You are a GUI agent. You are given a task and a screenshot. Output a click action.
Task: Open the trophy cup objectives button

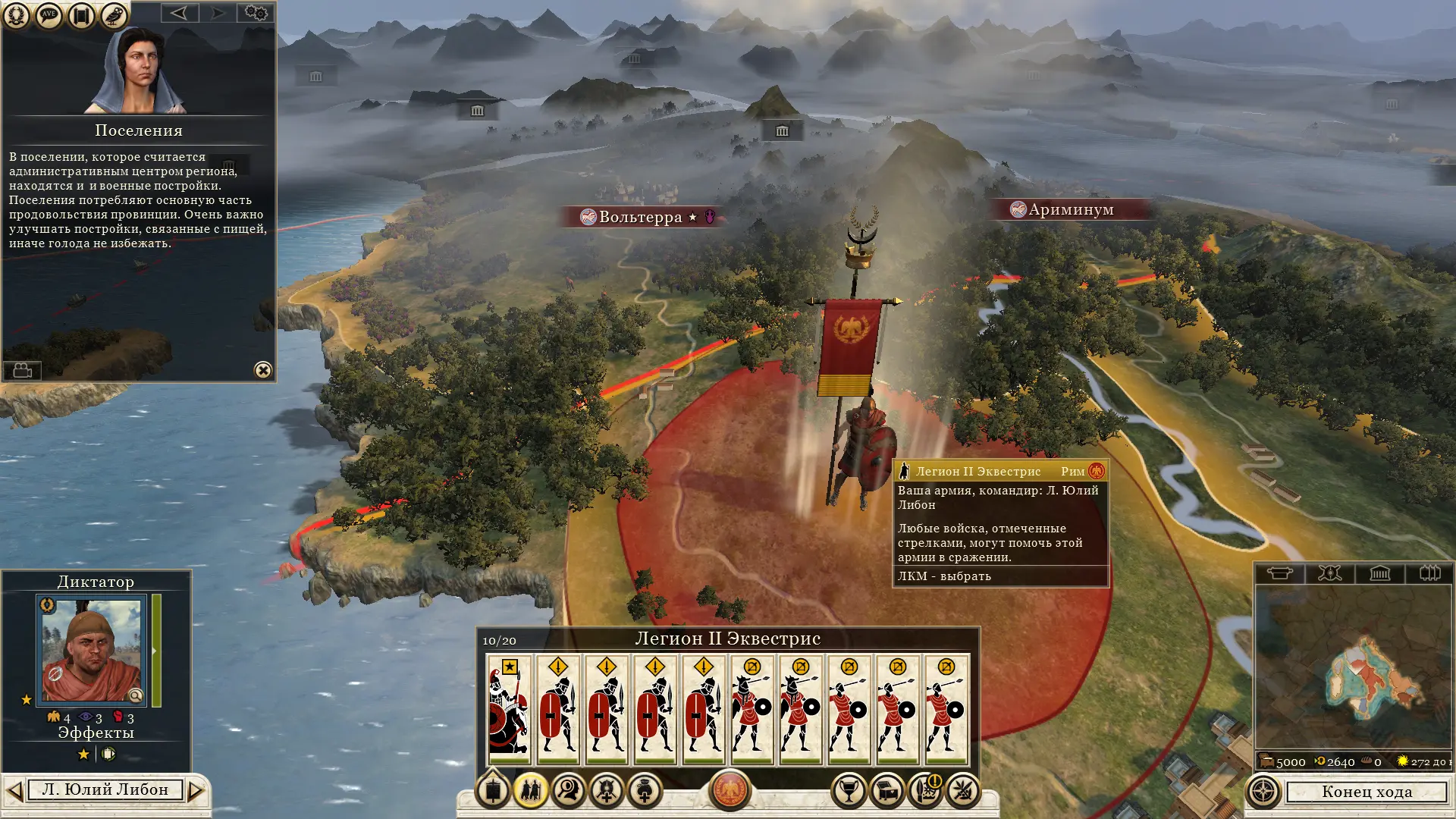tap(849, 792)
